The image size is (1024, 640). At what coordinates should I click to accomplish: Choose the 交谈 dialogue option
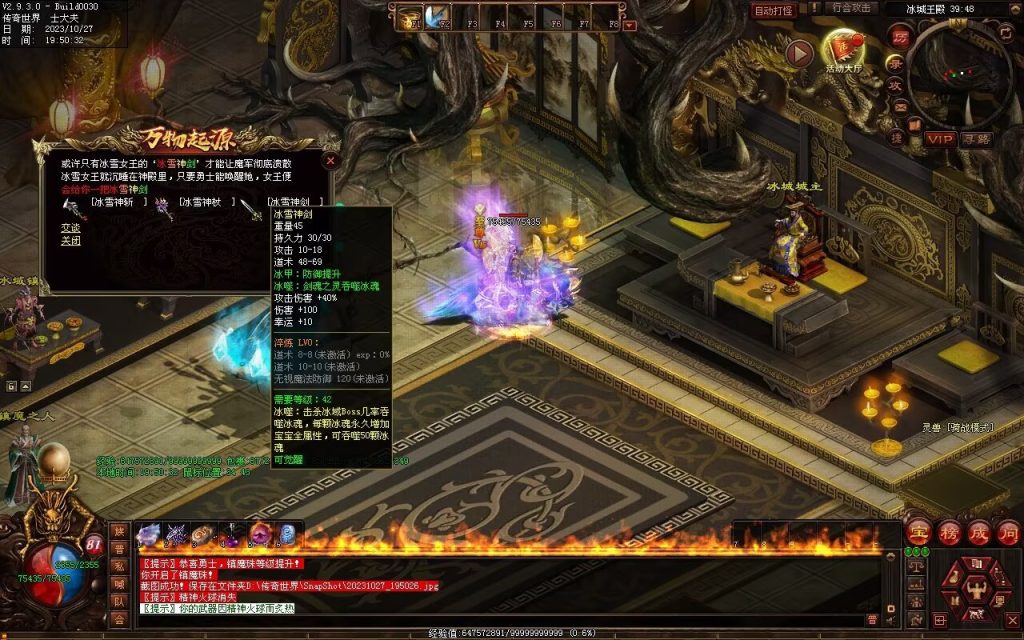click(x=70, y=228)
